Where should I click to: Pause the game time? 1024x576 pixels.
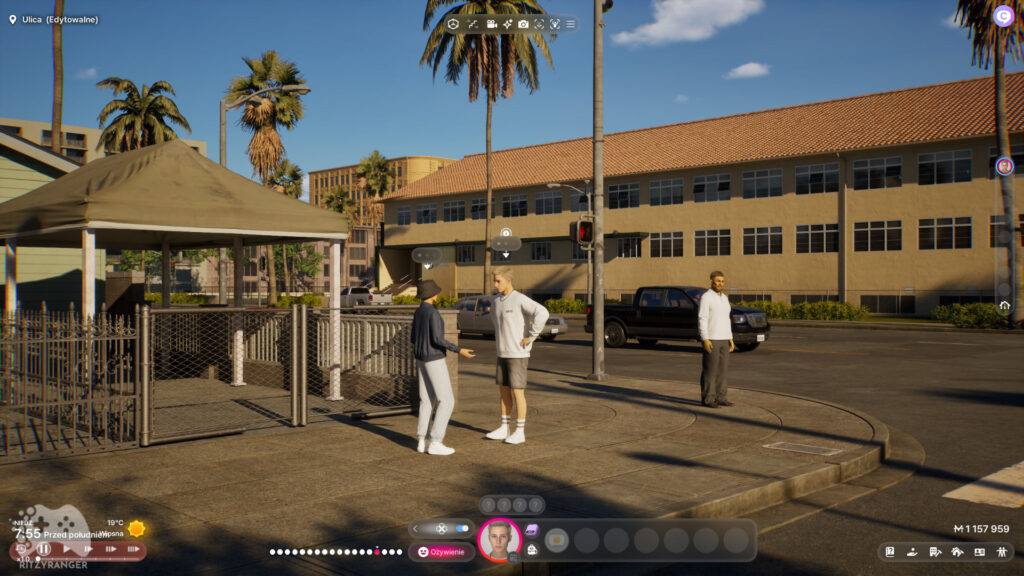[x=44, y=549]
